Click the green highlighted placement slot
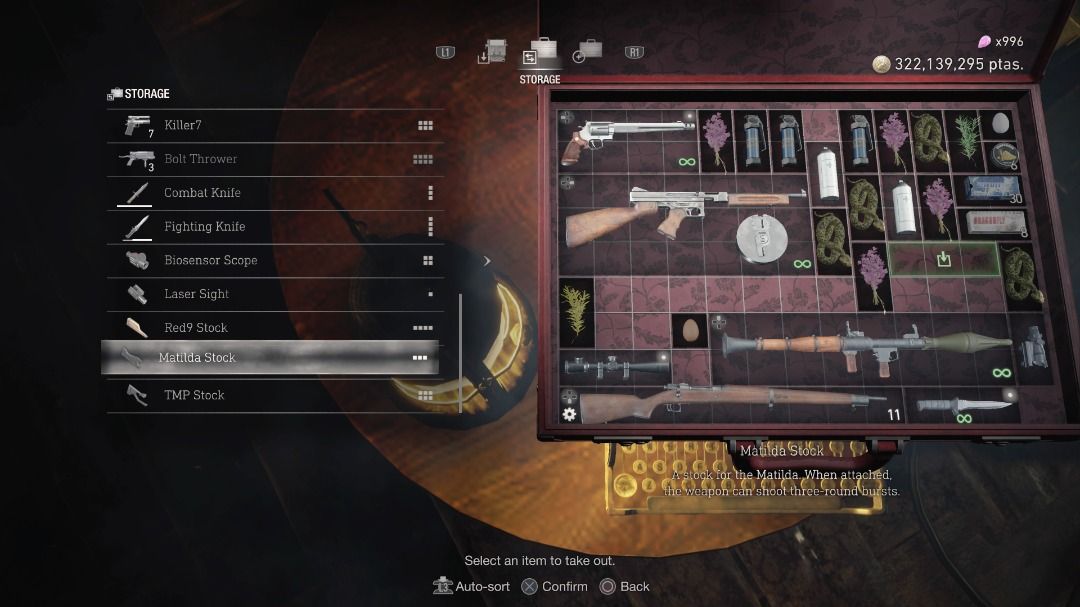The width and height of the screenshot is (1080, 607). (942, 259)
